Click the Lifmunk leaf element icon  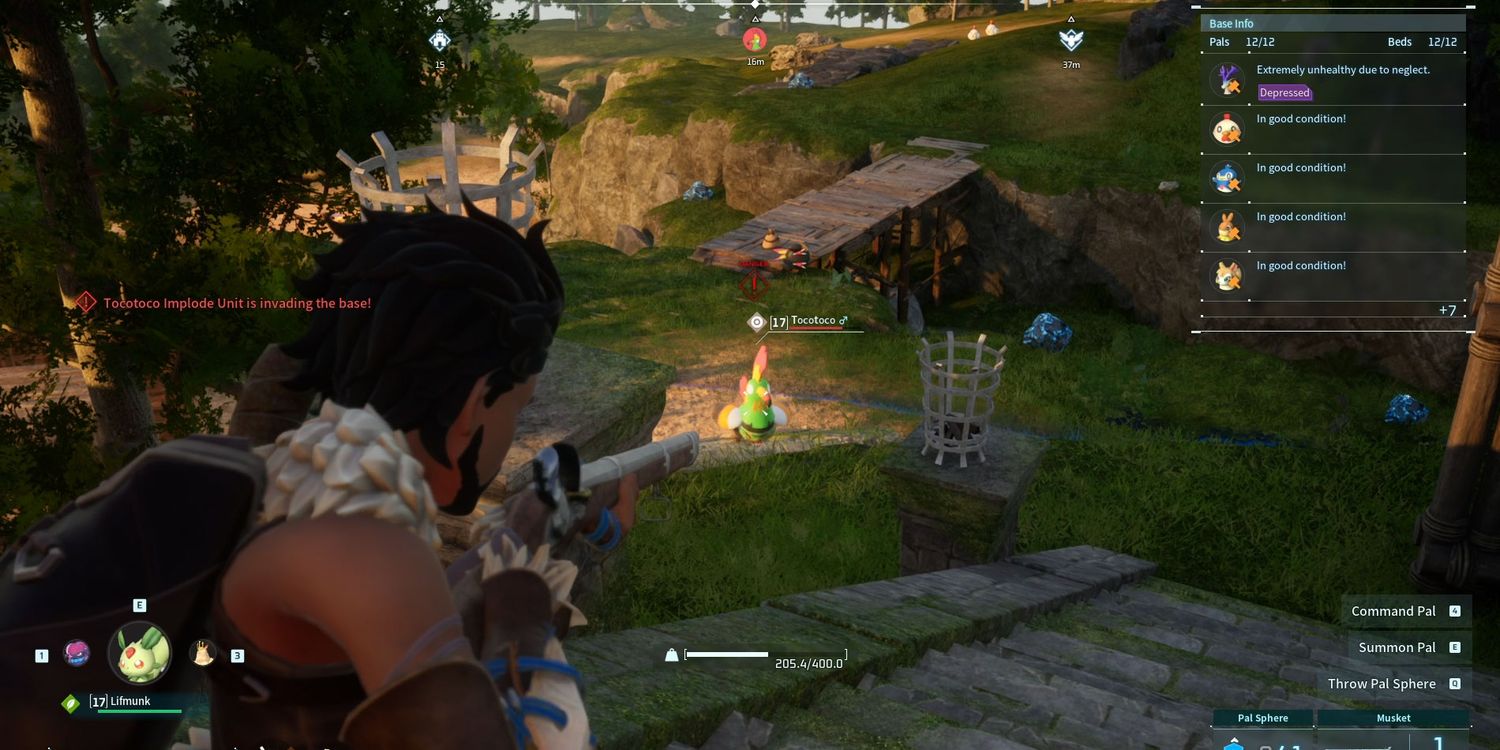pos(70,703)
